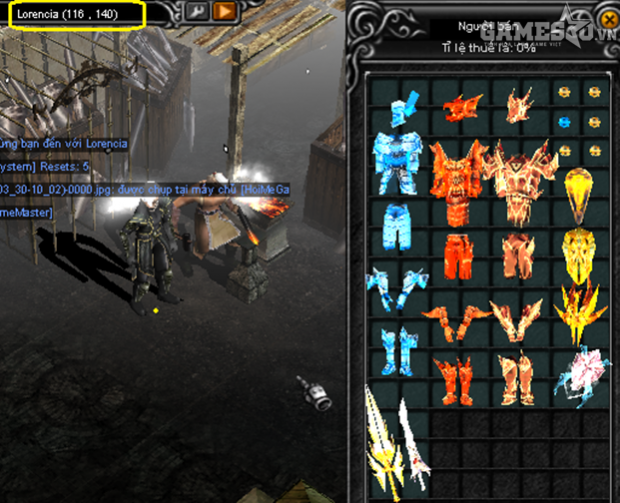Select the blue crystal armor
620x503 pixels.
pyautogui.click(x=400, y=162)
